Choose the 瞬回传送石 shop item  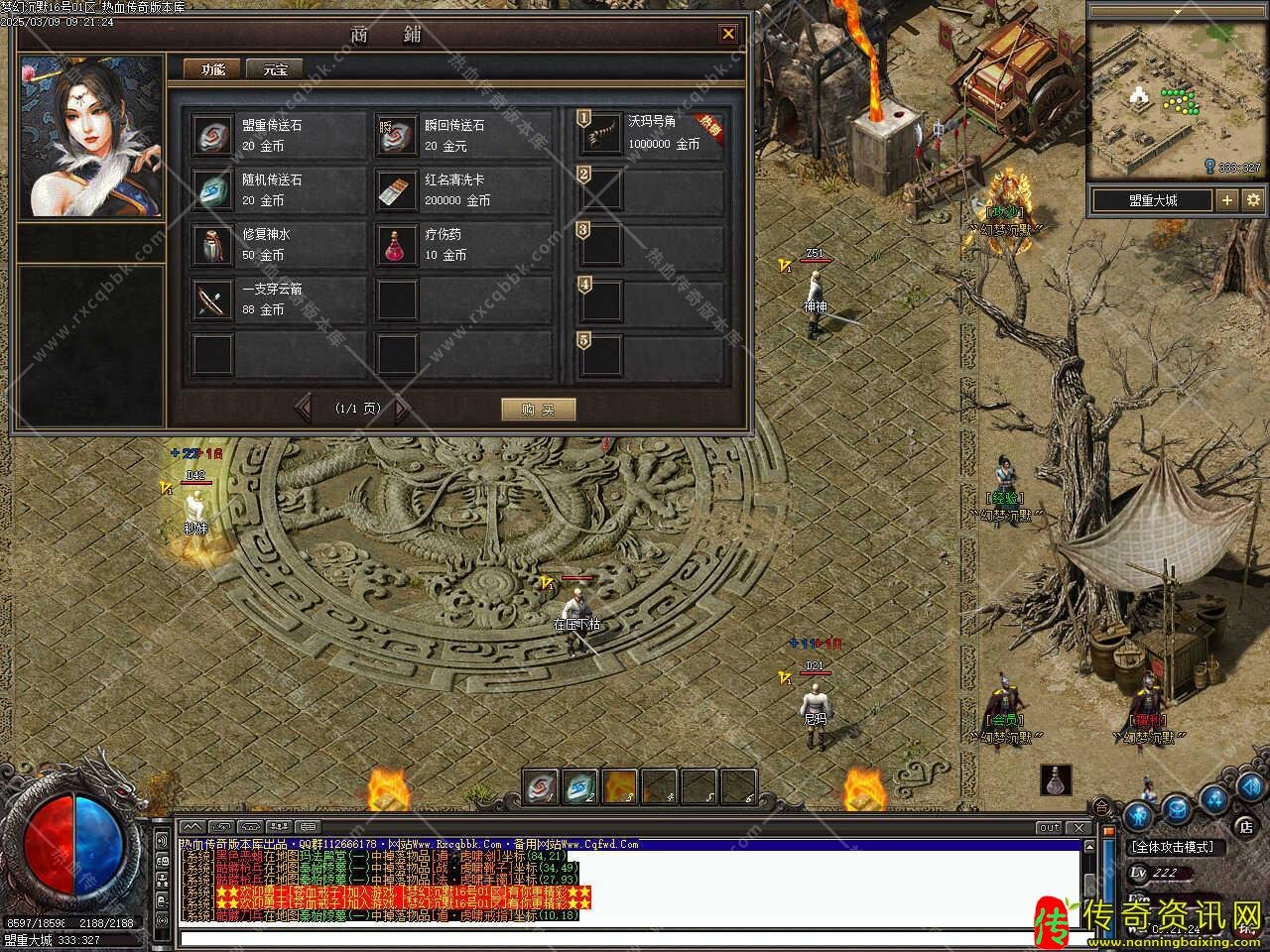(396, 136)
